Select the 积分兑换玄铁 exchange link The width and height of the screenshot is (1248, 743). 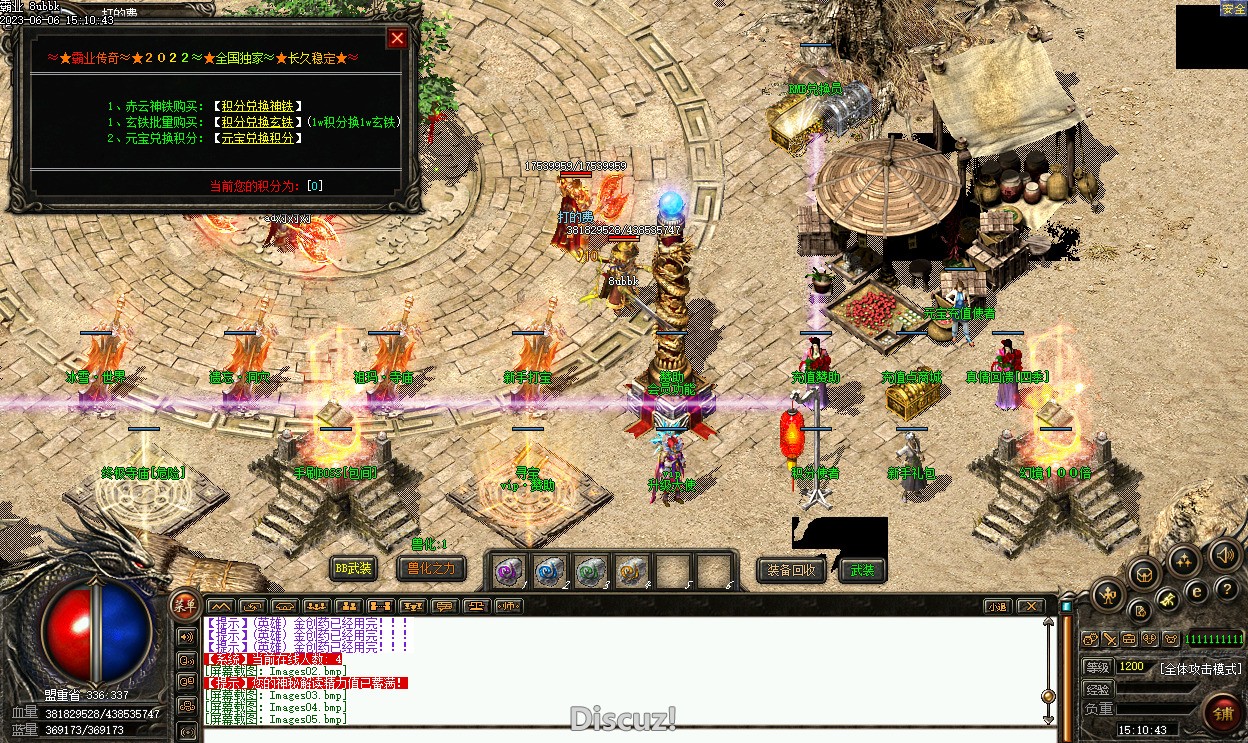(x=260, y=122)
